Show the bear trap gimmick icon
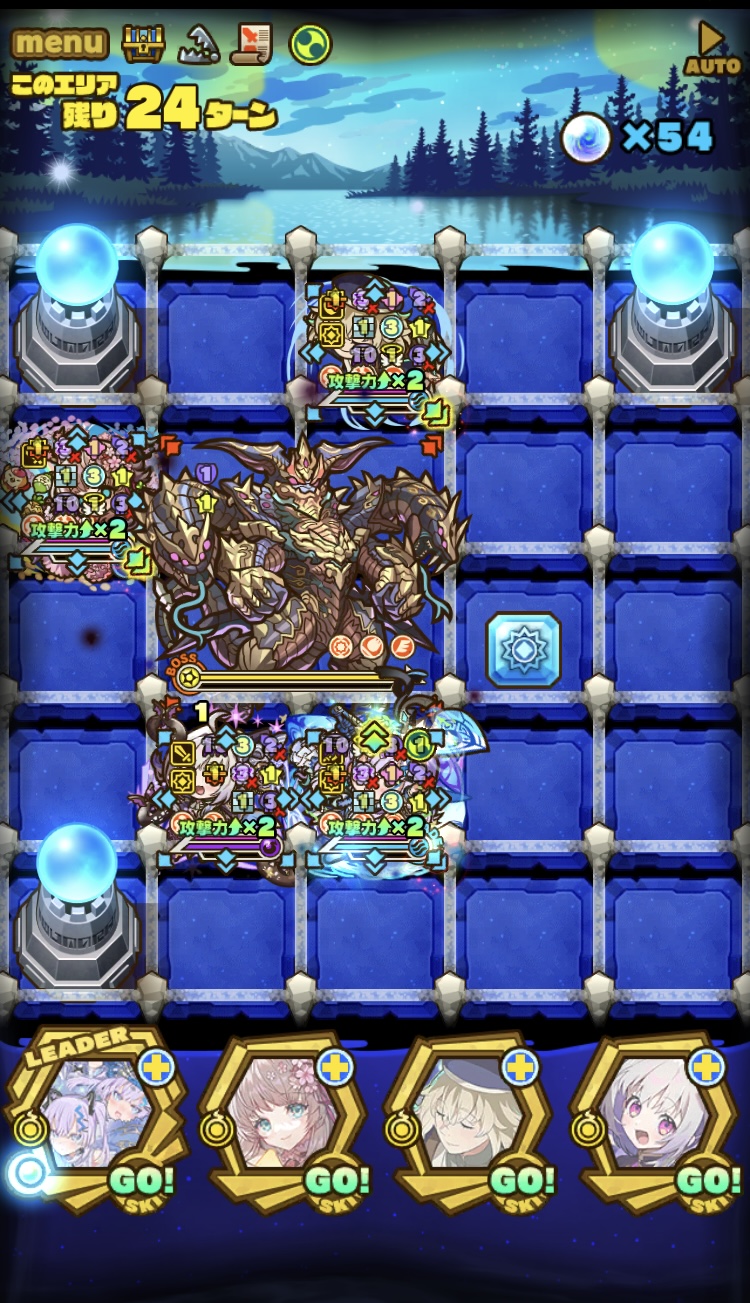 (199, 43)
